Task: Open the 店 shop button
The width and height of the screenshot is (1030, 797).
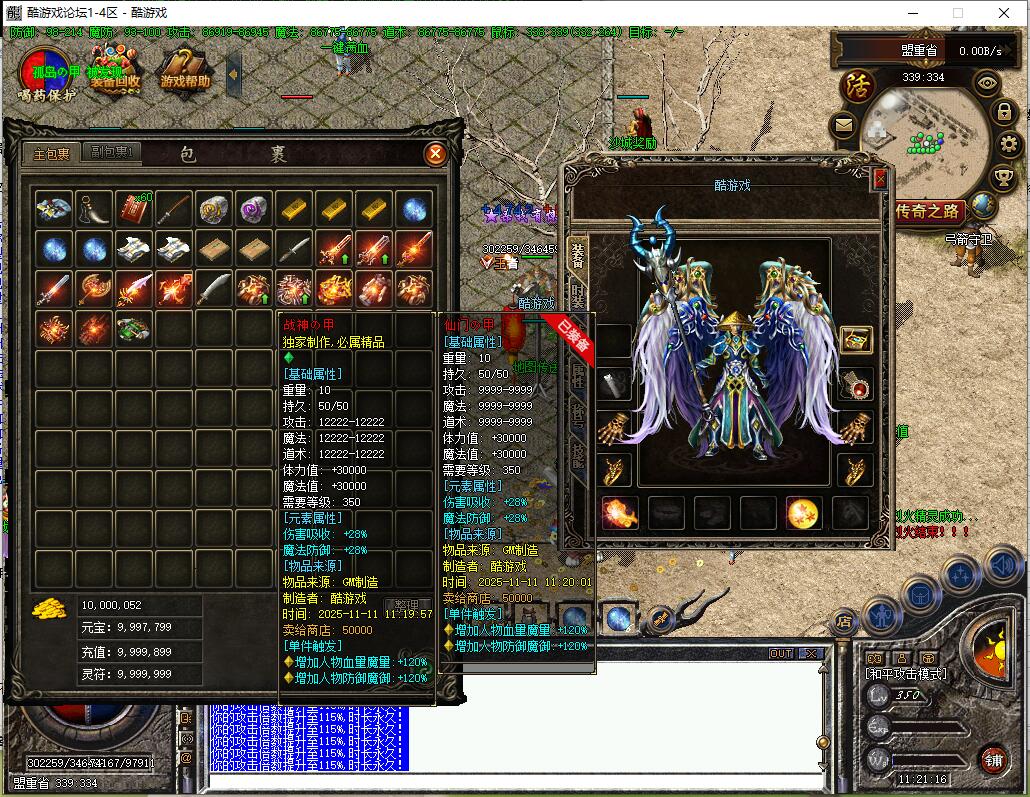Action: click(843, 620)
